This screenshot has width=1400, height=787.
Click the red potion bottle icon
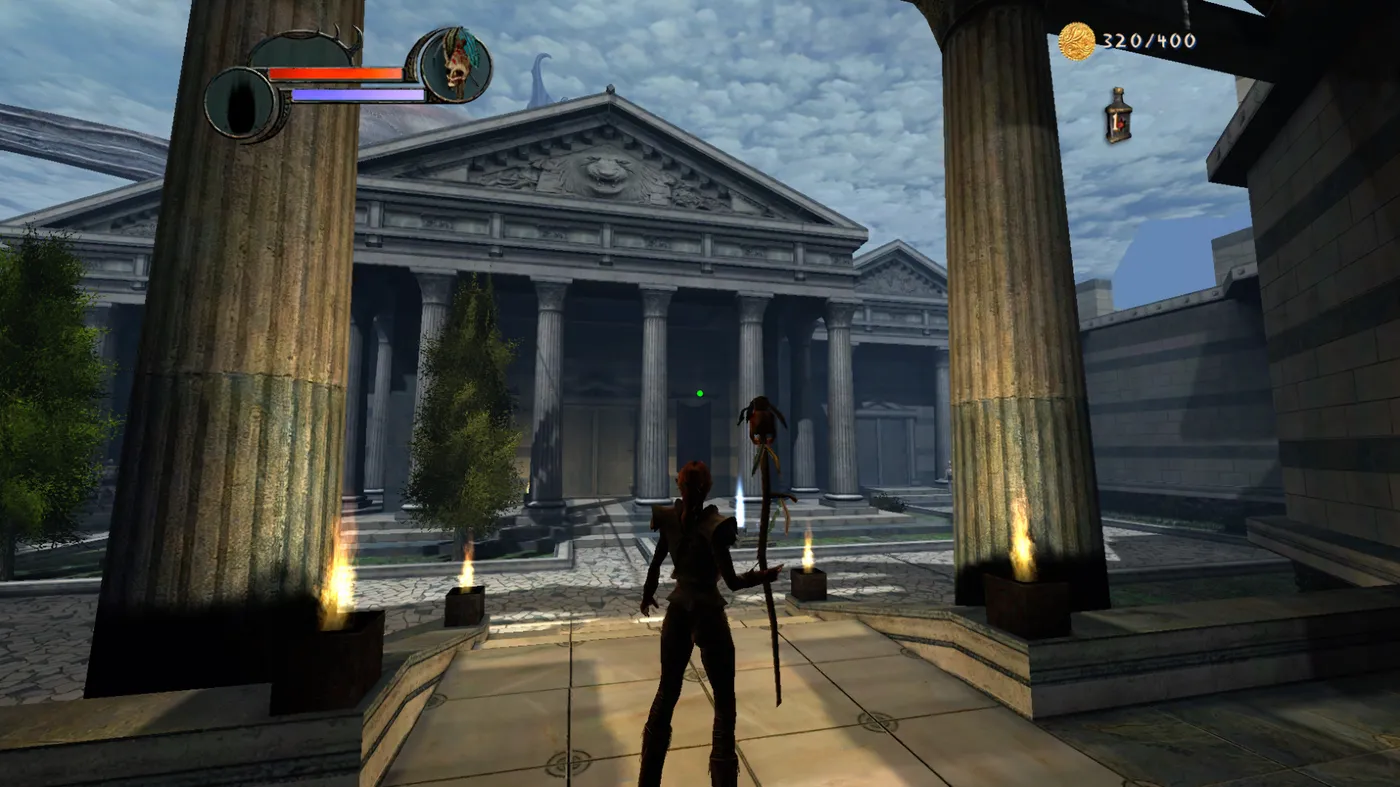click(1118, 114)
